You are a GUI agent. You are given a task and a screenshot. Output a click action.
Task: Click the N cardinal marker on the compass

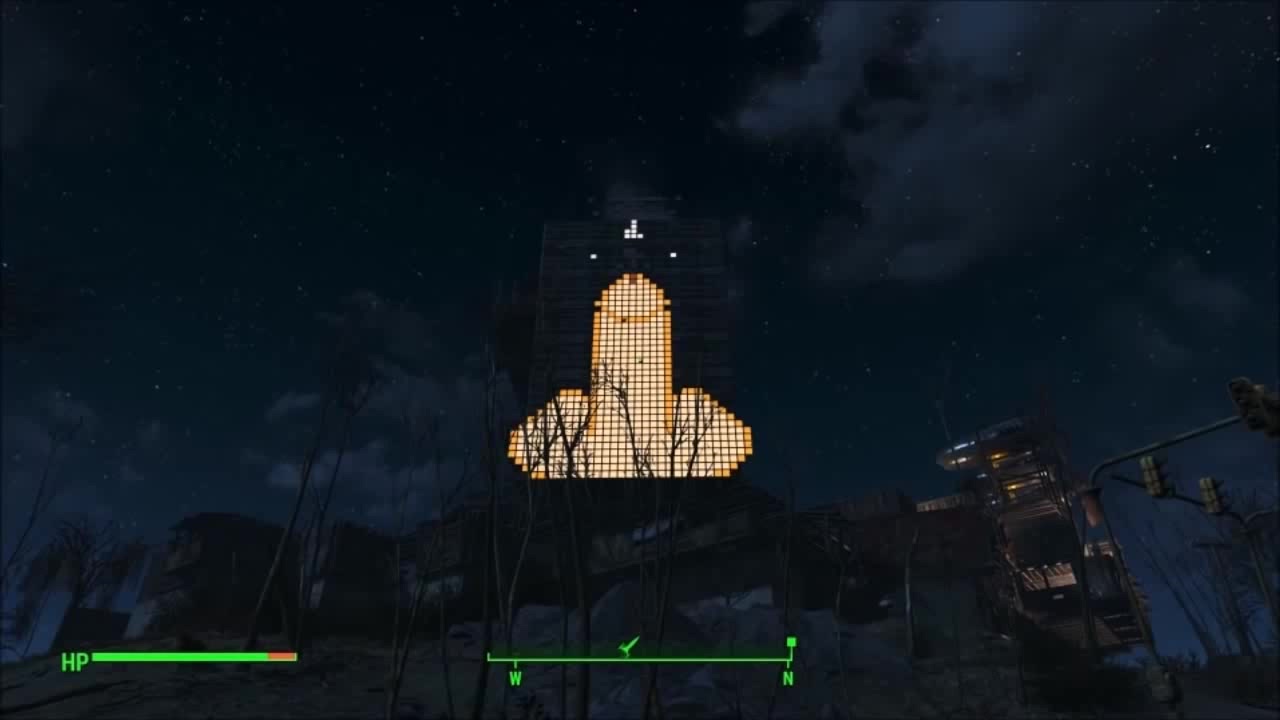coord(789,676)
